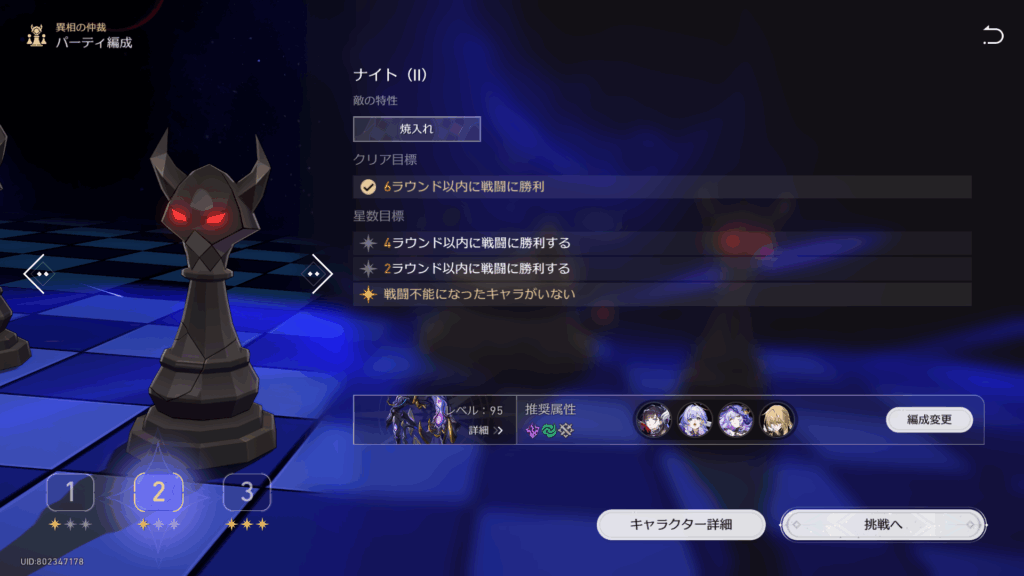Start the battle with 挑戦へ
This screenshot has width=1024, height=576.
point(883,524)
